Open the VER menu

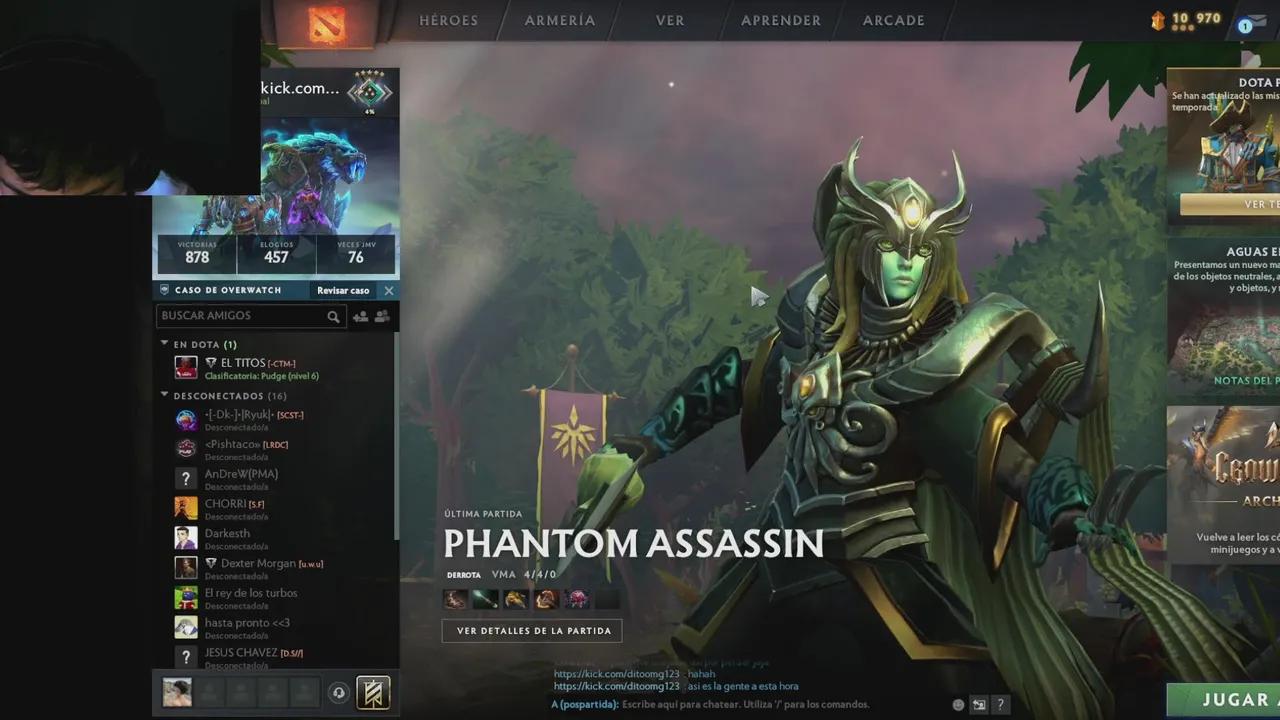[670, 20]
